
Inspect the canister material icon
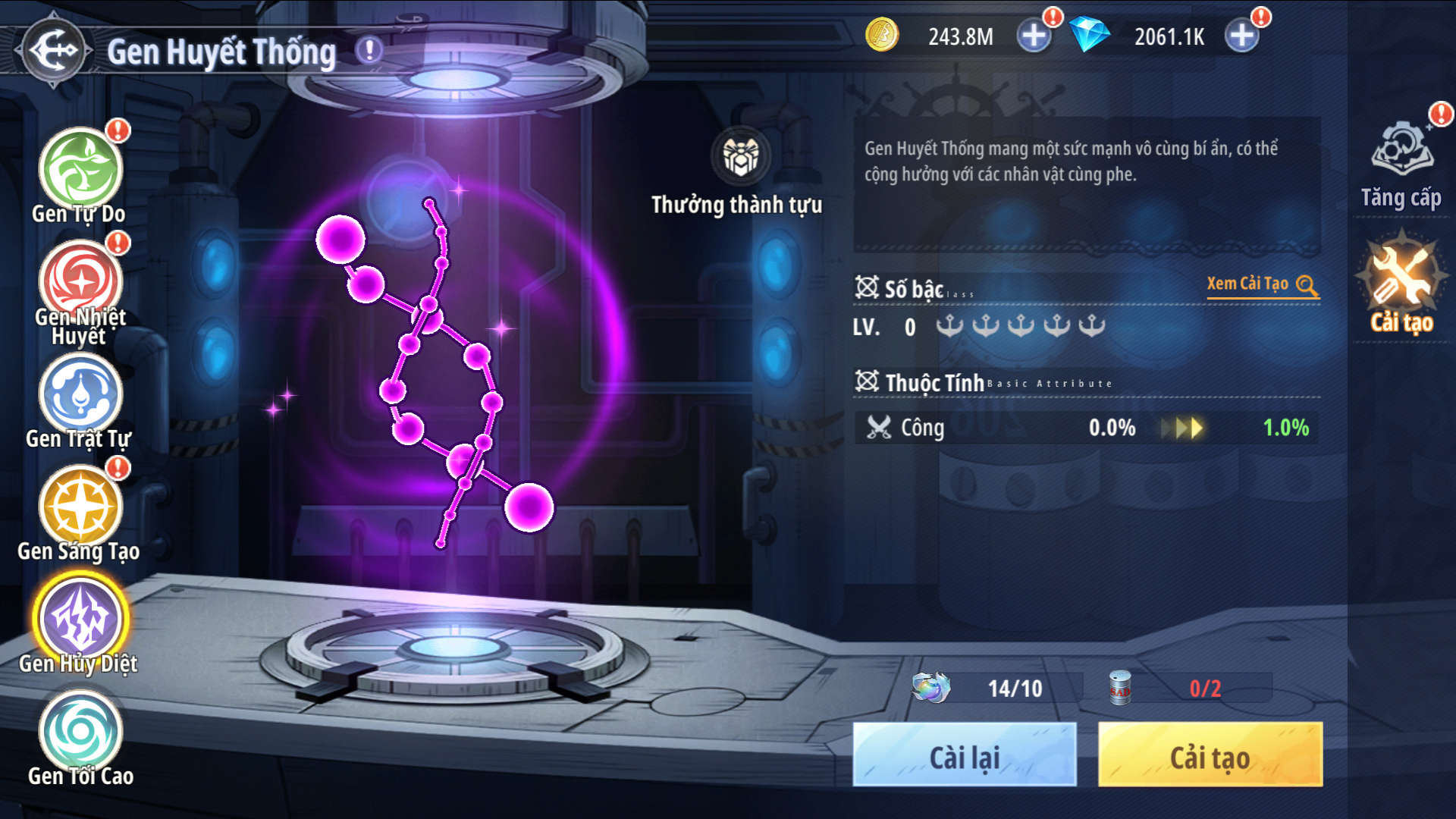[1120, 688]
